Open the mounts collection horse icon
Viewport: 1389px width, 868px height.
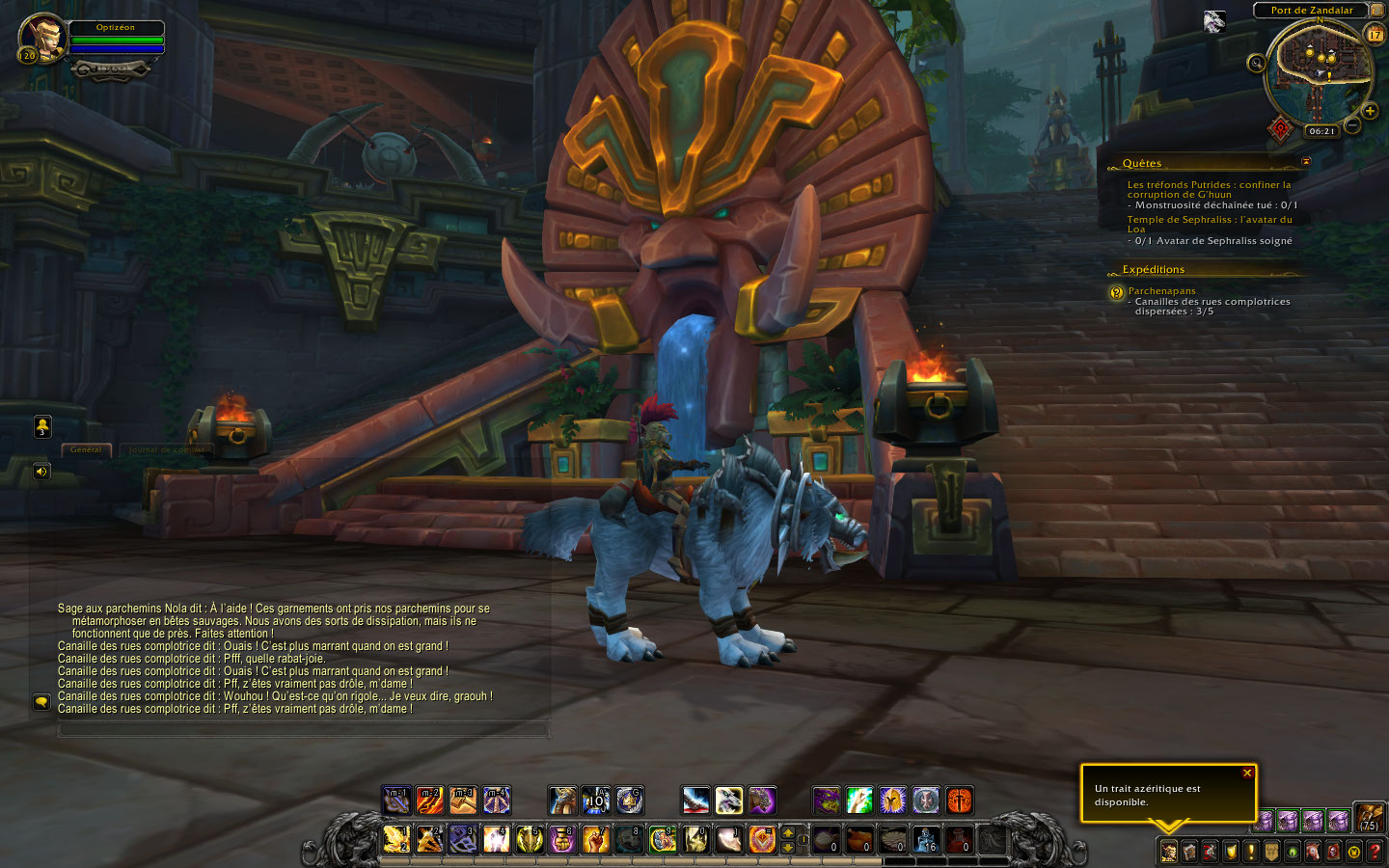(x=1313, y=852)
